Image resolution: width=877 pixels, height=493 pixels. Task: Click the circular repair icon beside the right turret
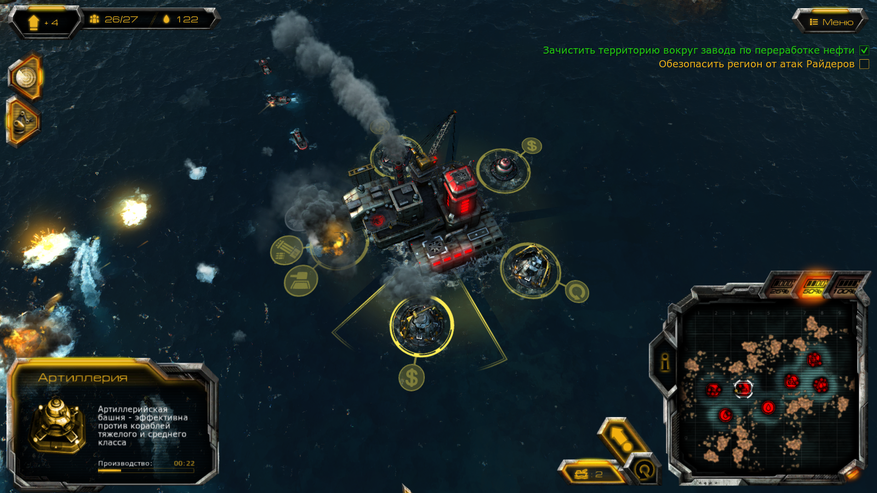tap(576, 292)
